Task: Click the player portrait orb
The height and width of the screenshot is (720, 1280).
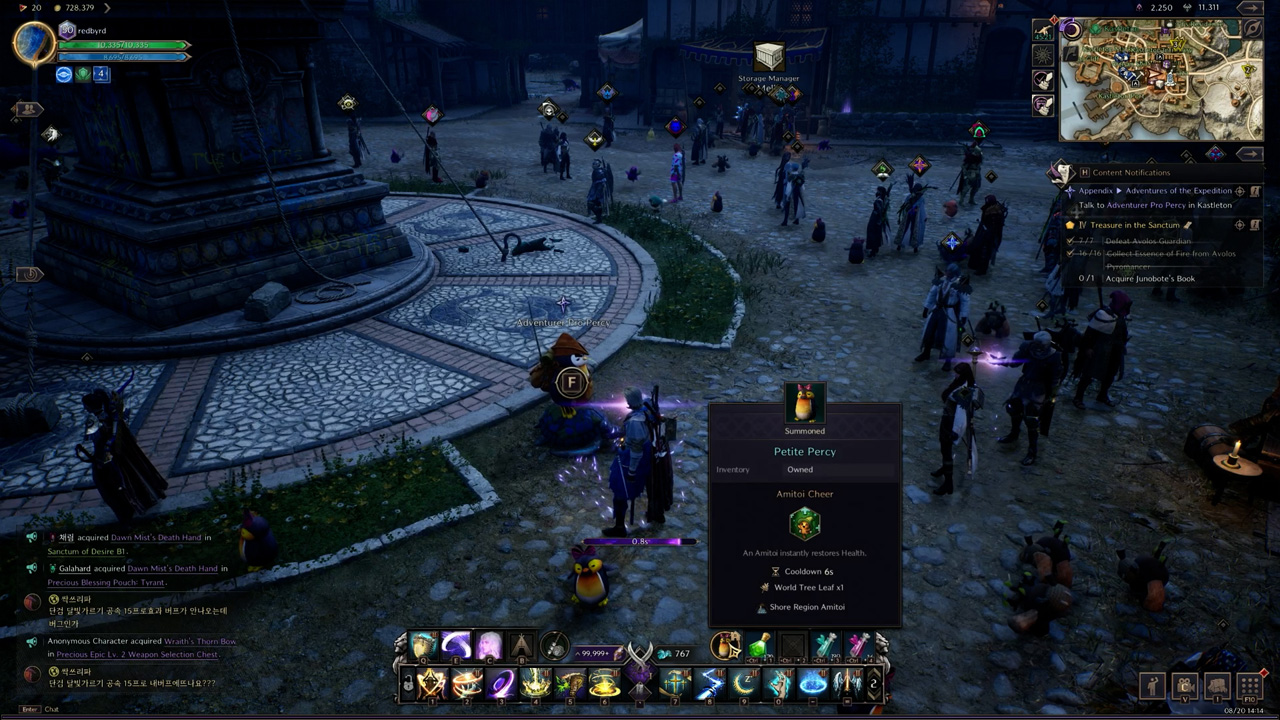Action: click(33, 44)
